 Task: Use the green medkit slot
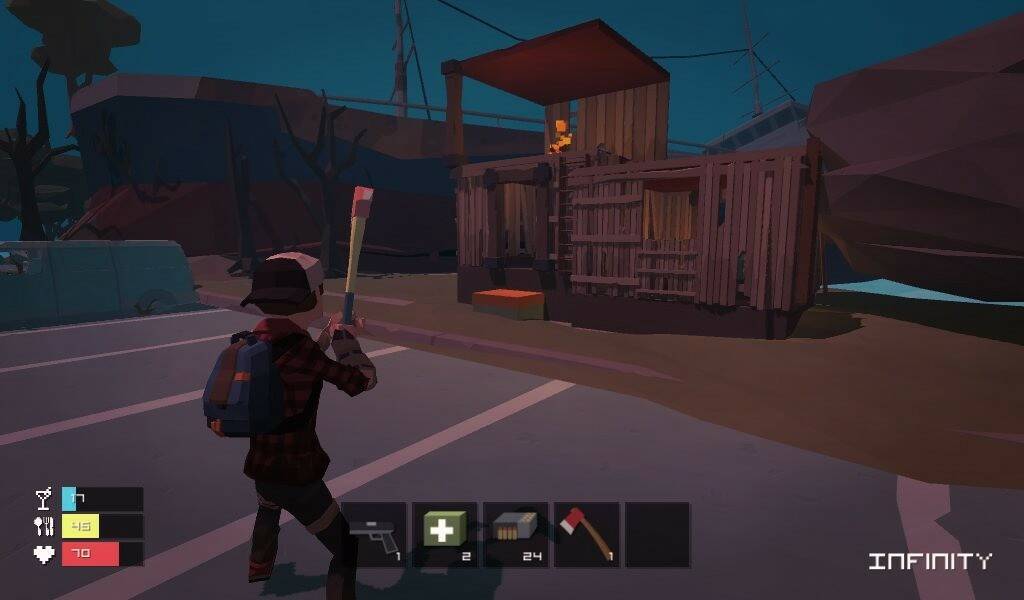[x=444, y=534]
